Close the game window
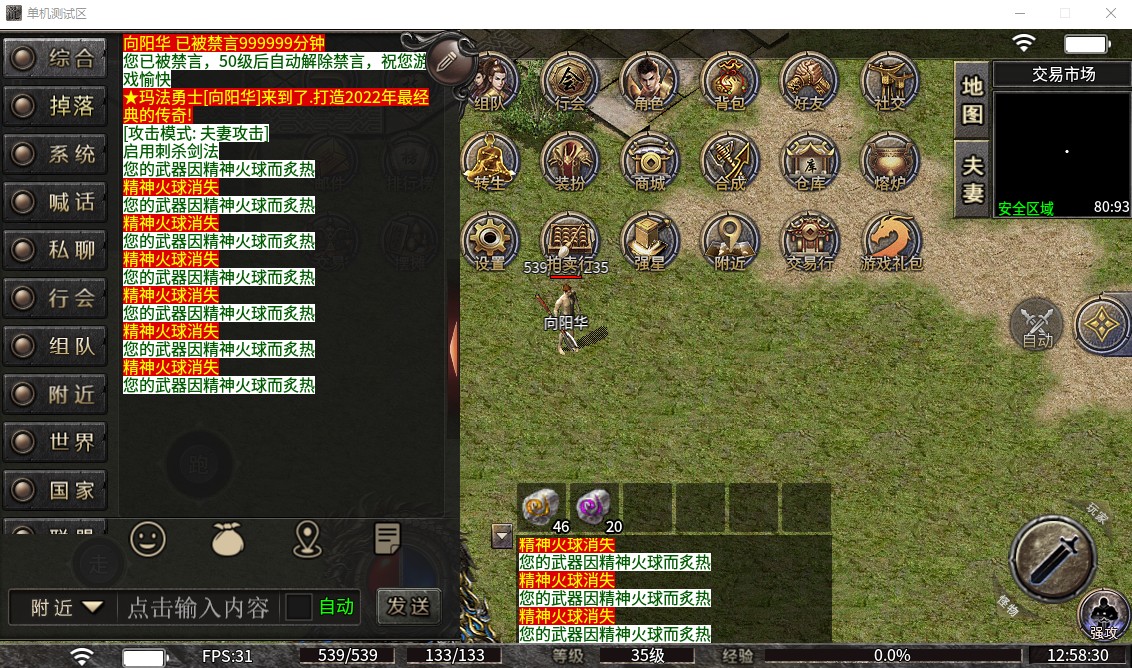This screenshot has width=1132, height=668. click(1111, 14)
